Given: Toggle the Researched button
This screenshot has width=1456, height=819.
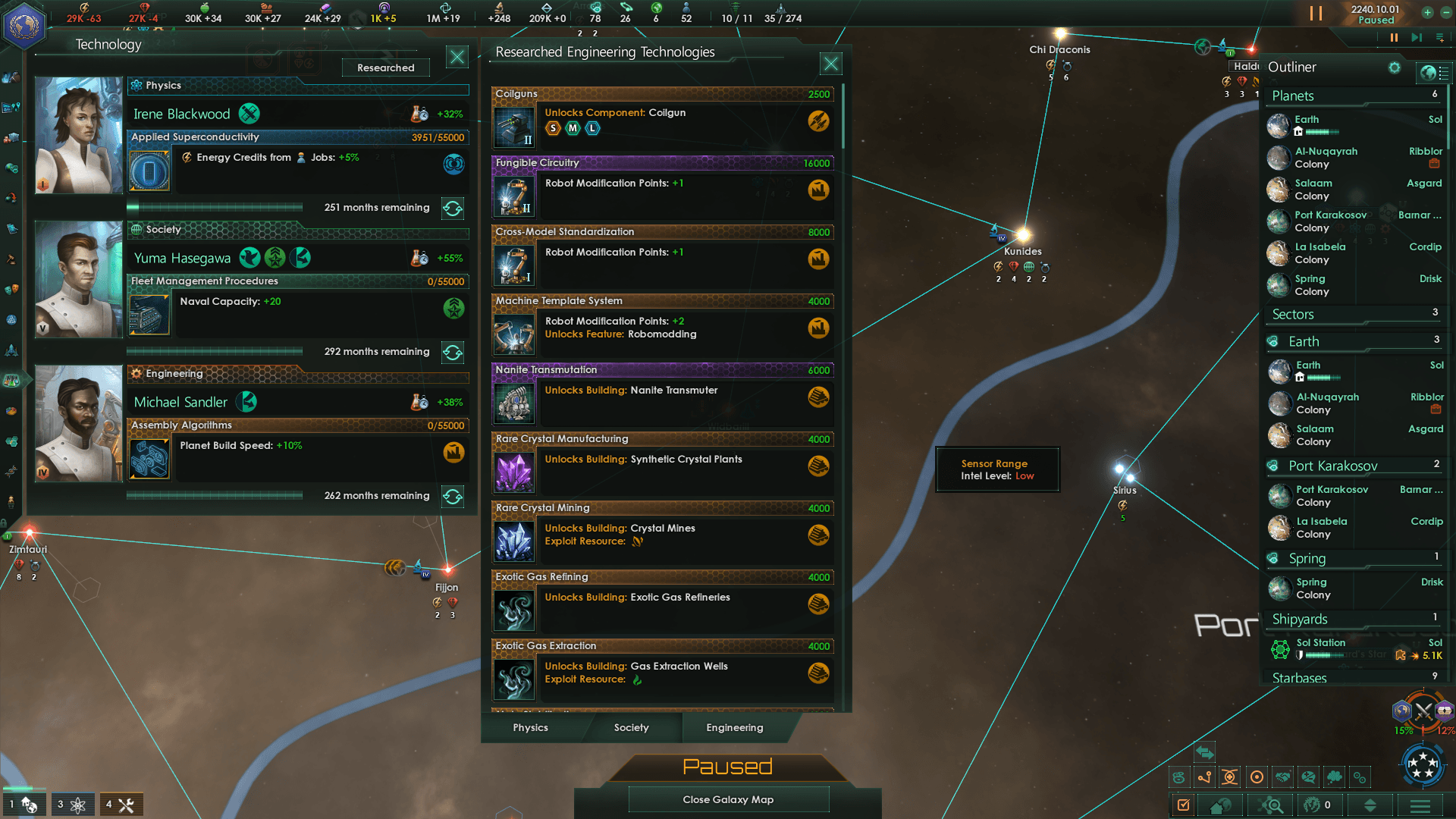Looking at the screenshot, I should (385, 67).
